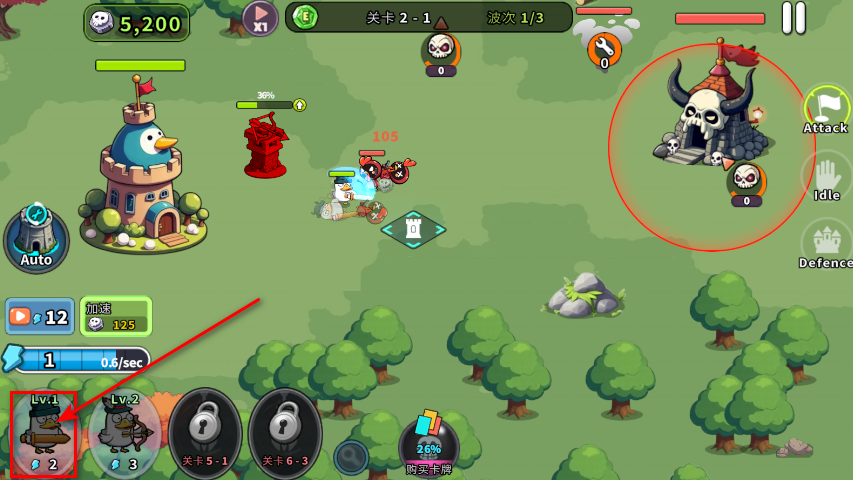Select the Attack flag command
This screenshot has height=480, width=853.
point(825,109)
